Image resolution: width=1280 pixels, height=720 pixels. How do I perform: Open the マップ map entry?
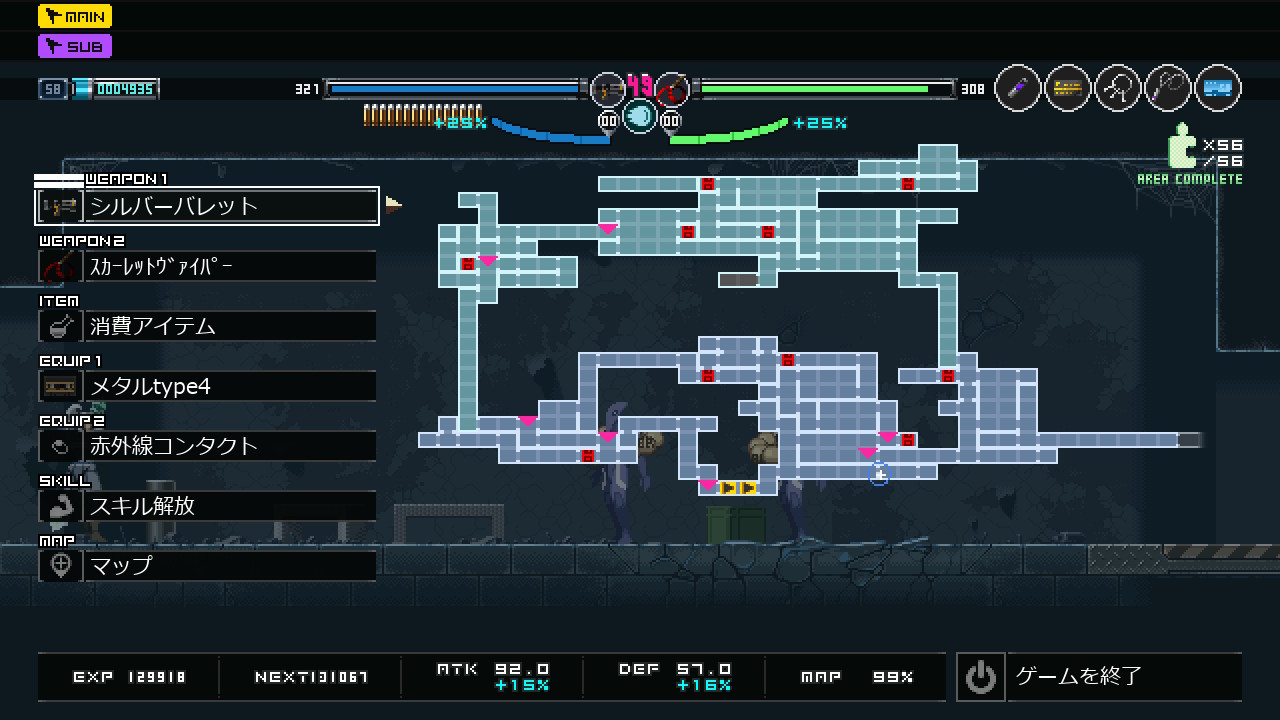207,566
